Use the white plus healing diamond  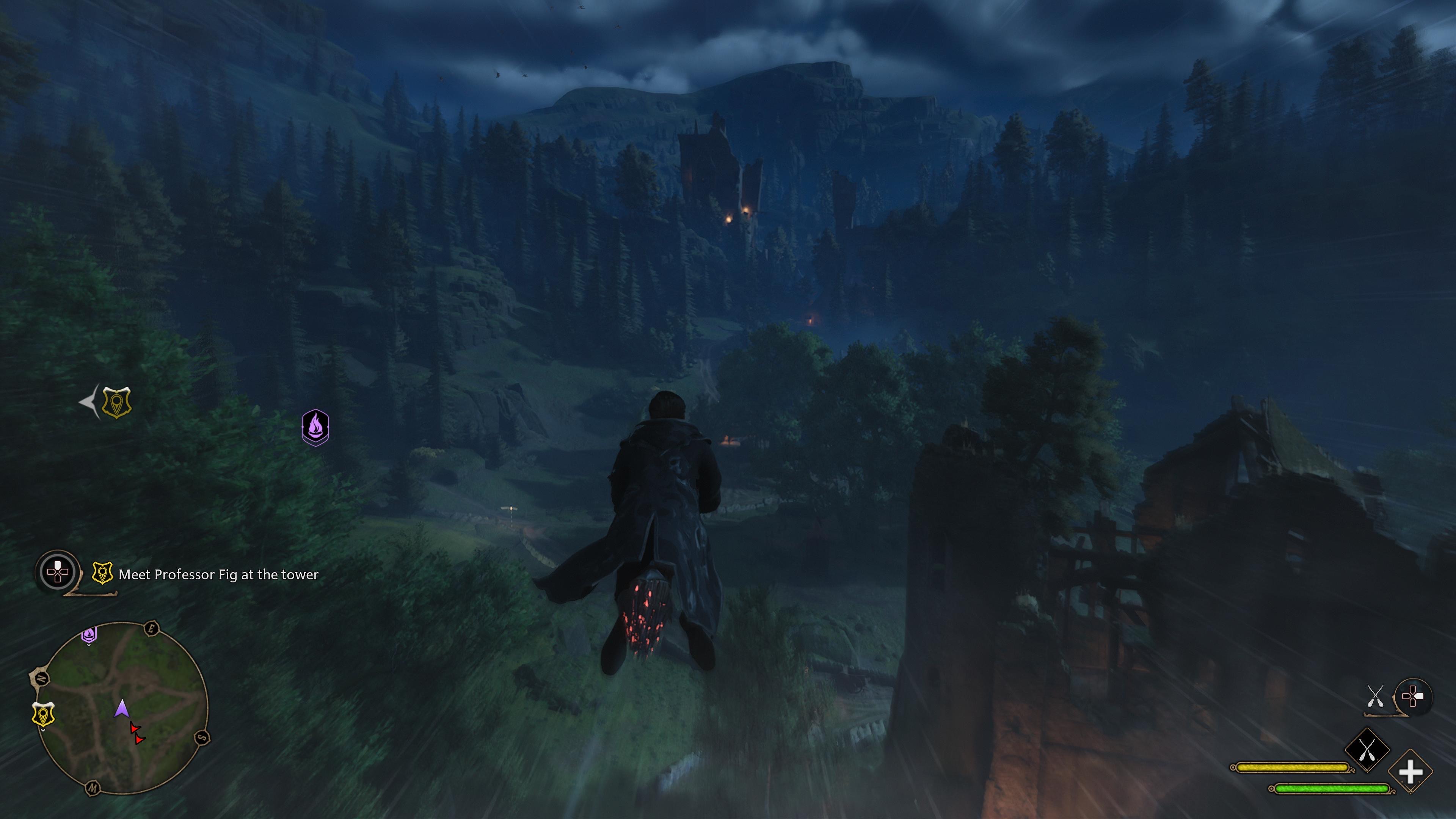coord(1410,772)
